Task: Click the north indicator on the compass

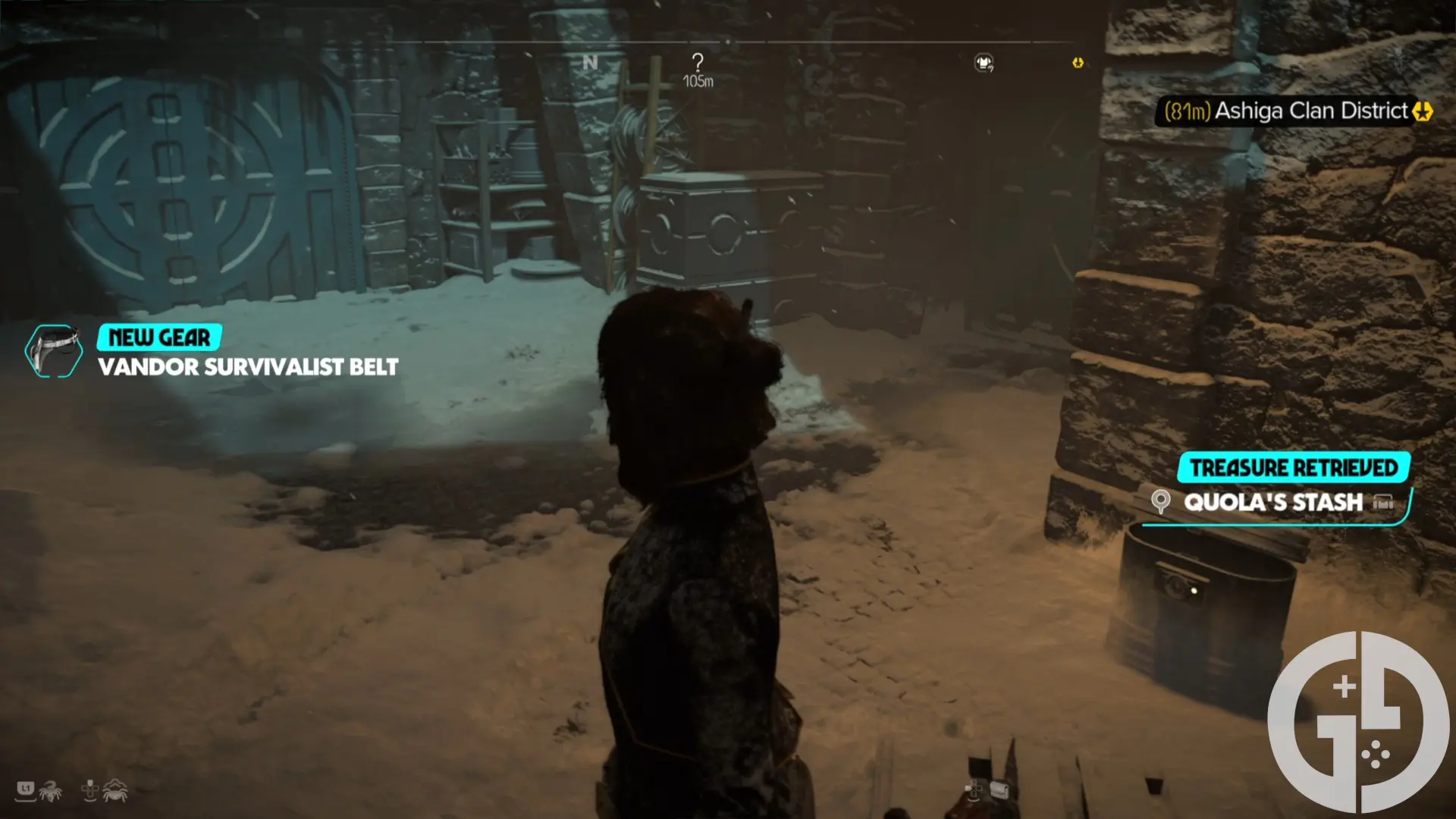Action: 590,63
